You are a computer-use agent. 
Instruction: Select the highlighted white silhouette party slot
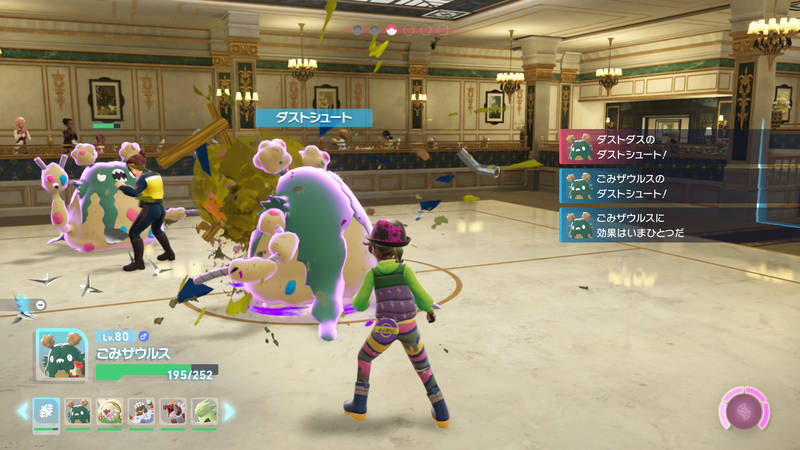click(47, 411)
